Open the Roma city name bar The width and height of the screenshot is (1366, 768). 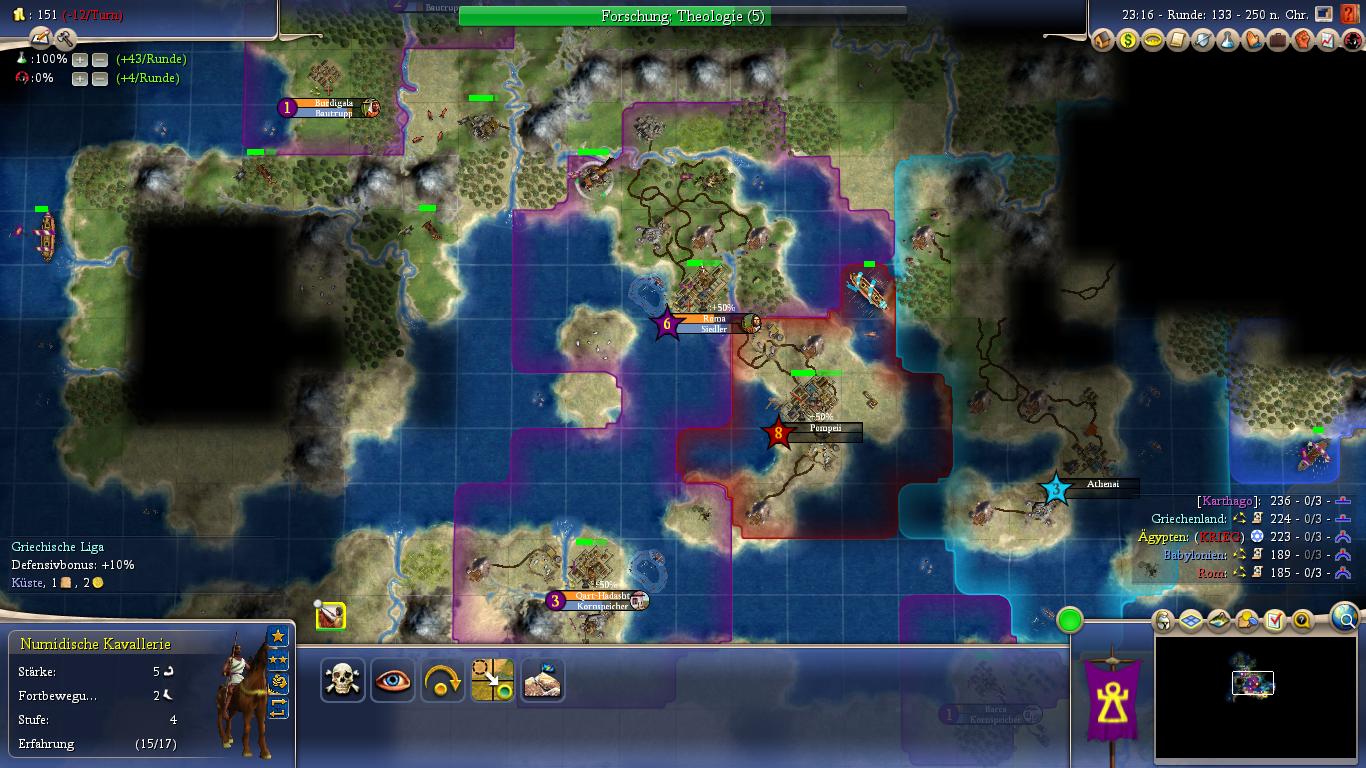coord(714,319)
